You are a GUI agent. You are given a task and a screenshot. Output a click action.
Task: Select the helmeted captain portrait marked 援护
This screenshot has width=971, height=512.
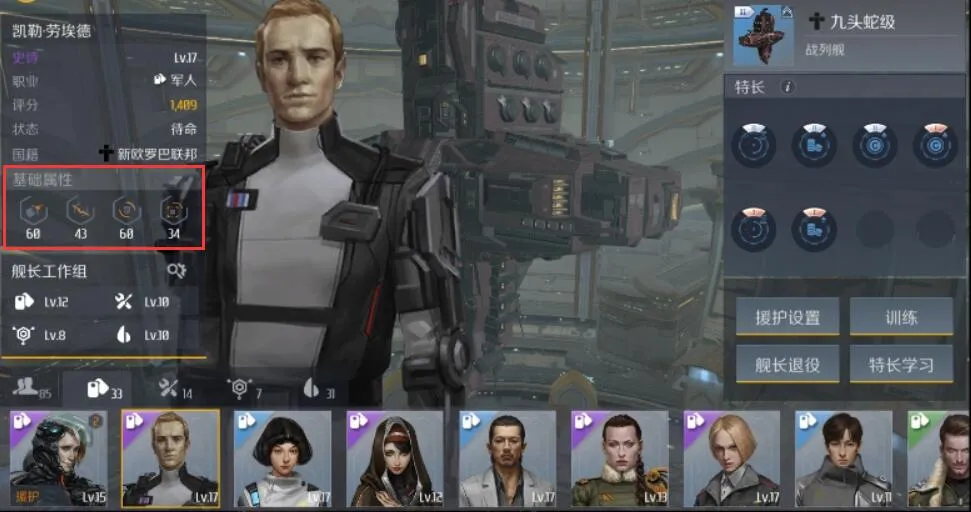pyautogui.click(x=58, y=458)
